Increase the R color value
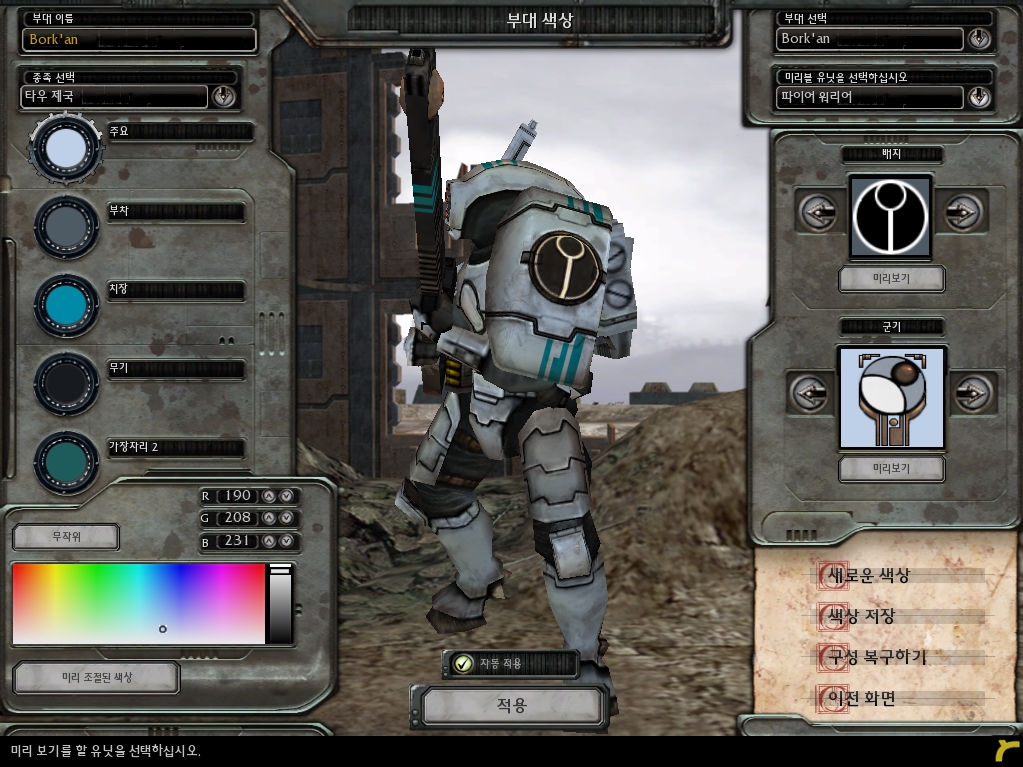Viewport: 1023px width, 767px height. 269,496
